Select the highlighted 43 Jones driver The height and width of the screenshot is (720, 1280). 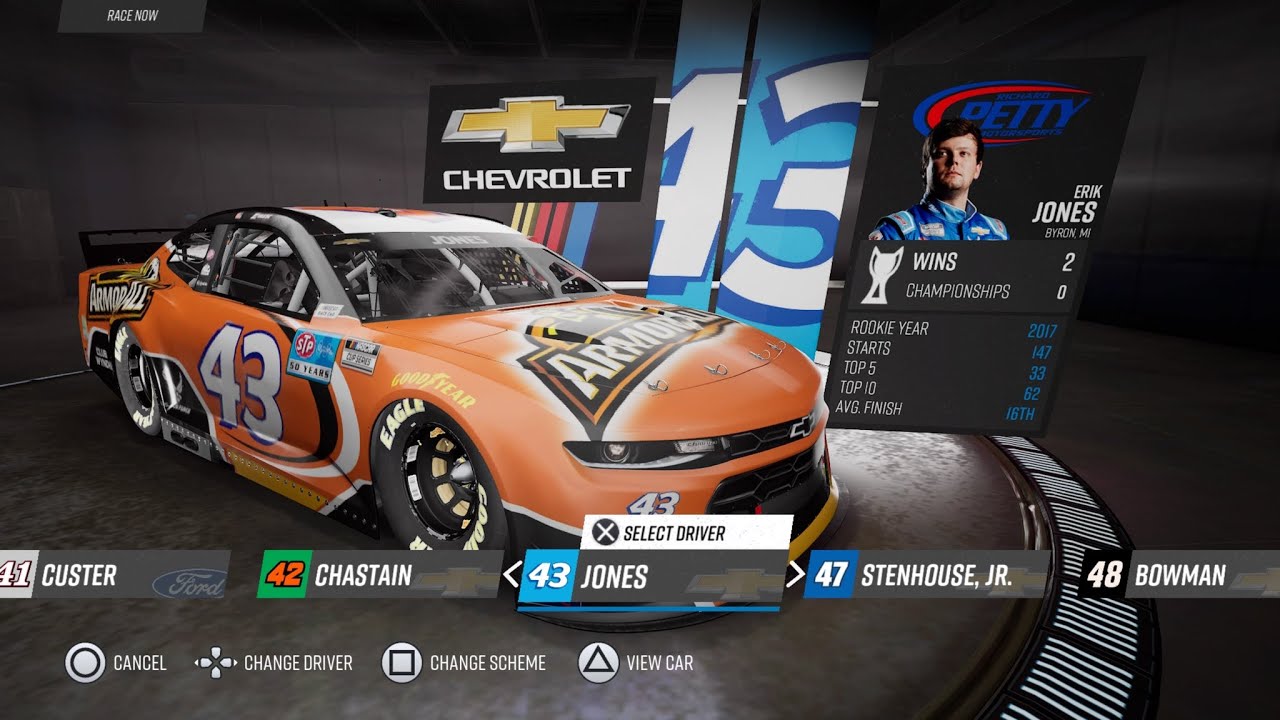[650, 577]
